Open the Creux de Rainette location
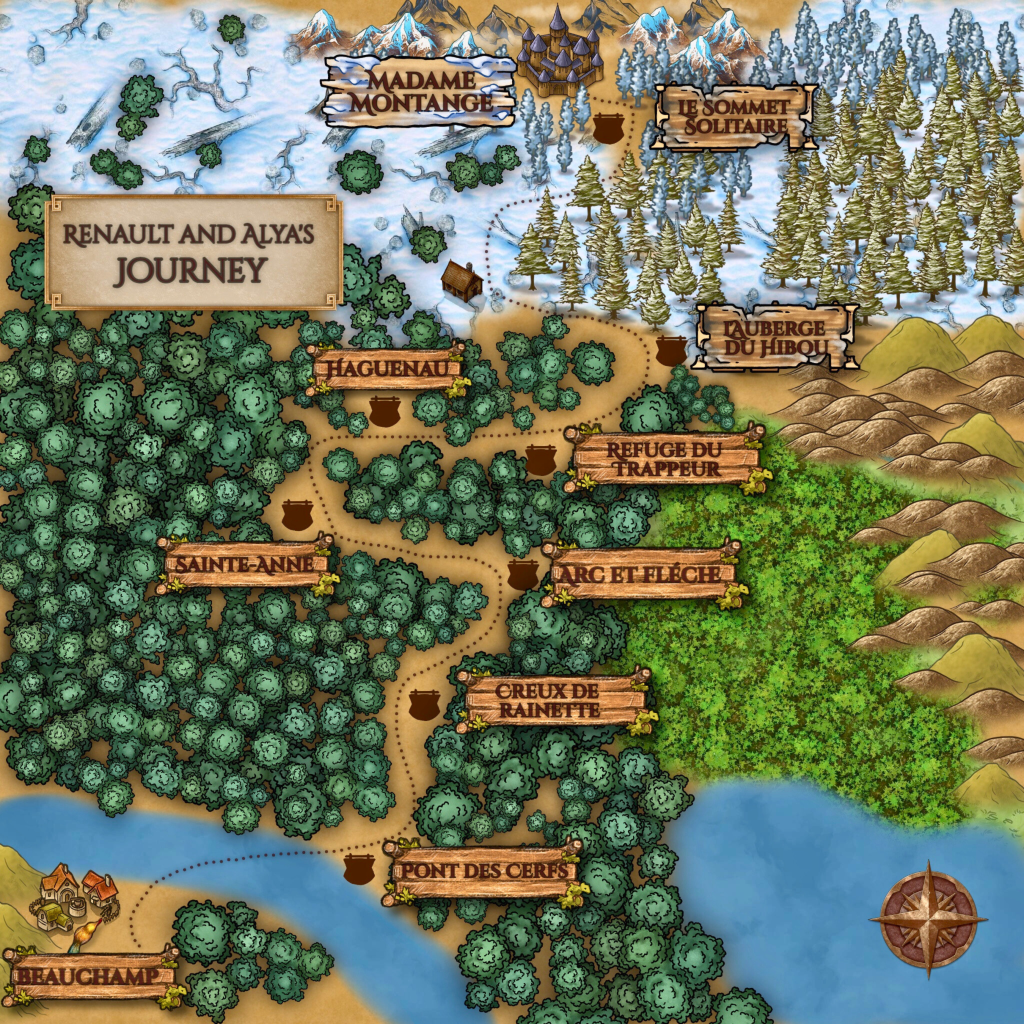This screenshot has width=1024, height=1024. coord(553,700)
